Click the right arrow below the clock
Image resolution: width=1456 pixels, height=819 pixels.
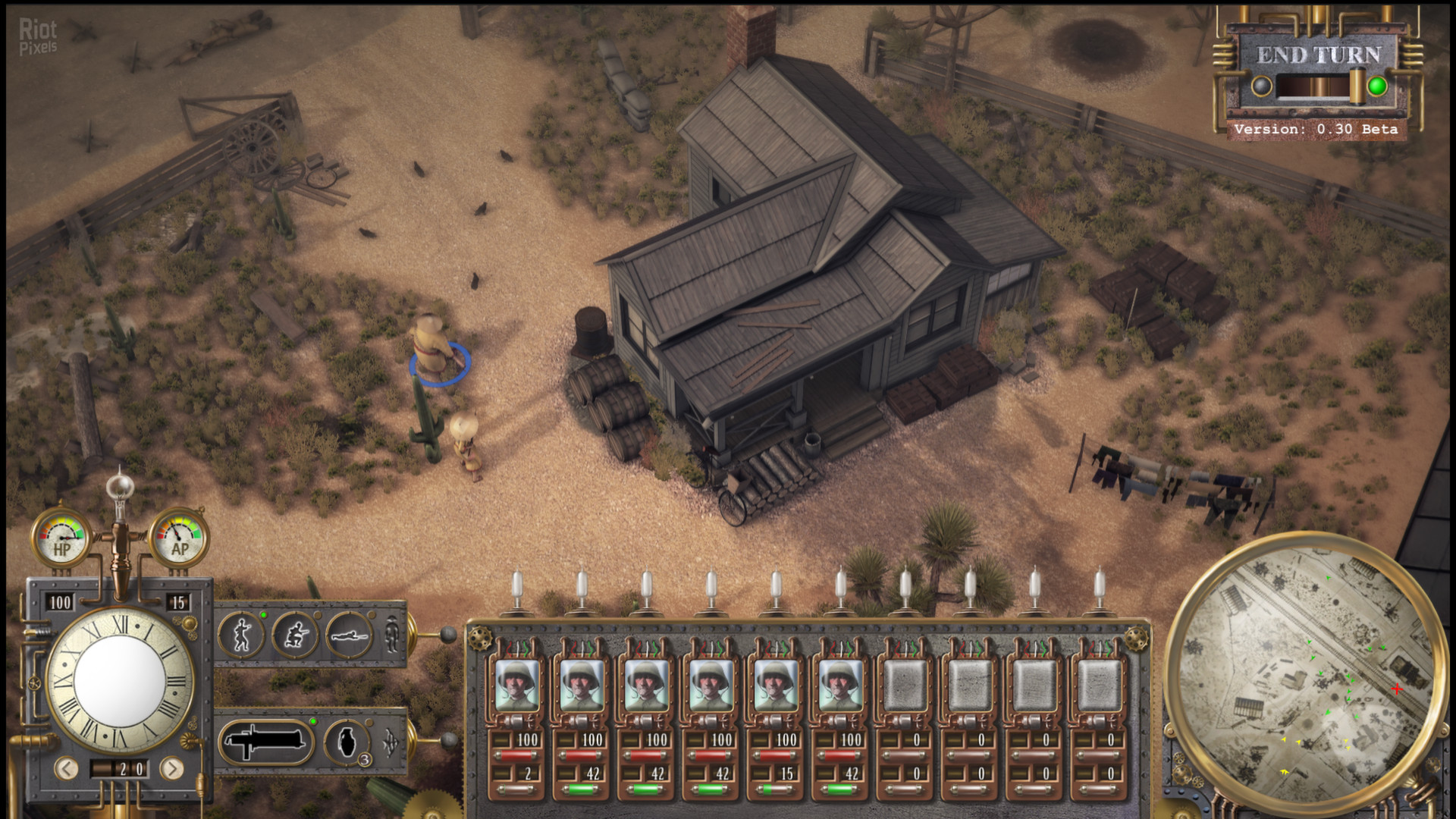tap(172, 769)
